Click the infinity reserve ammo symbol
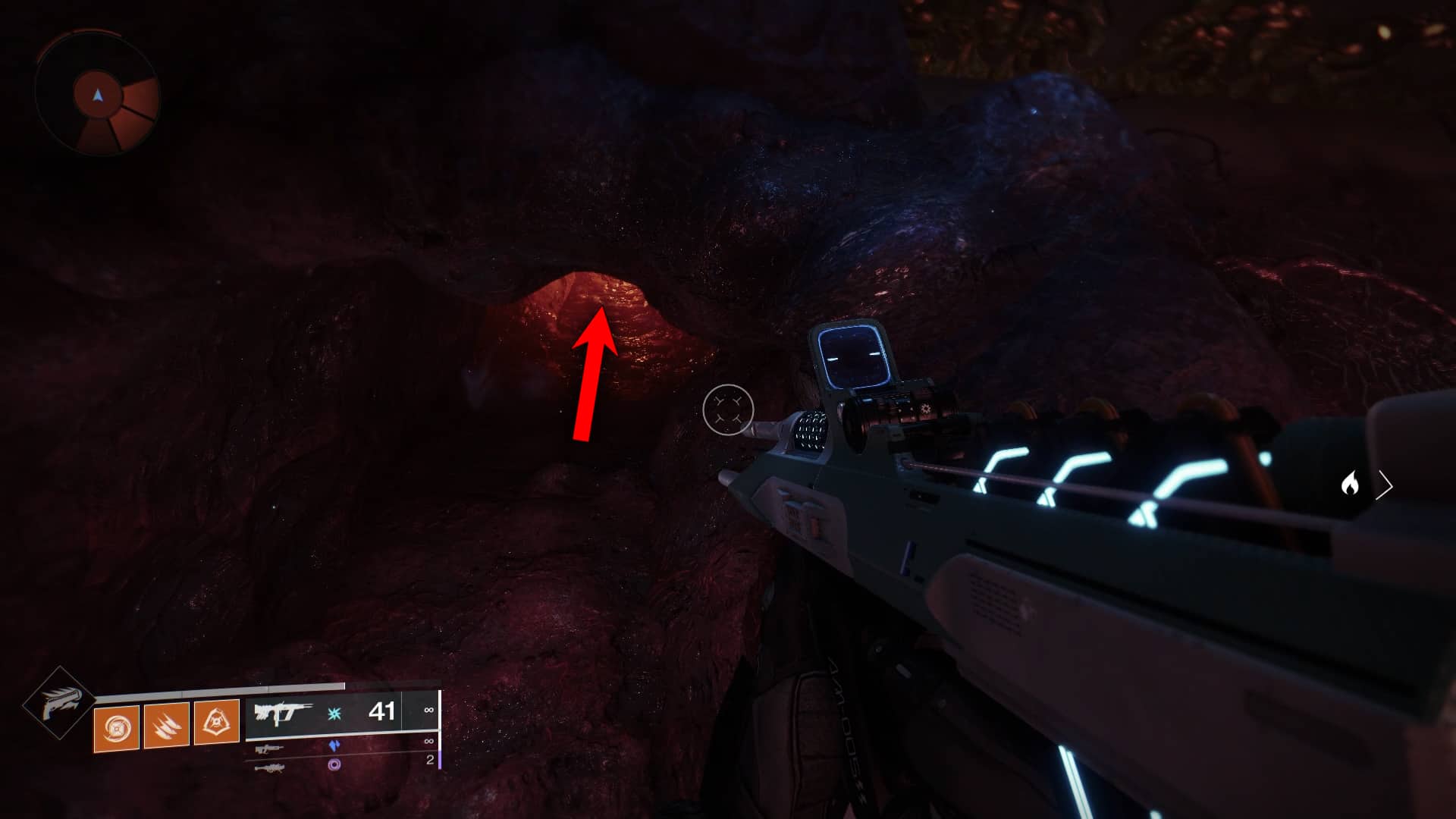1456x819 pixels. [428, 710]
